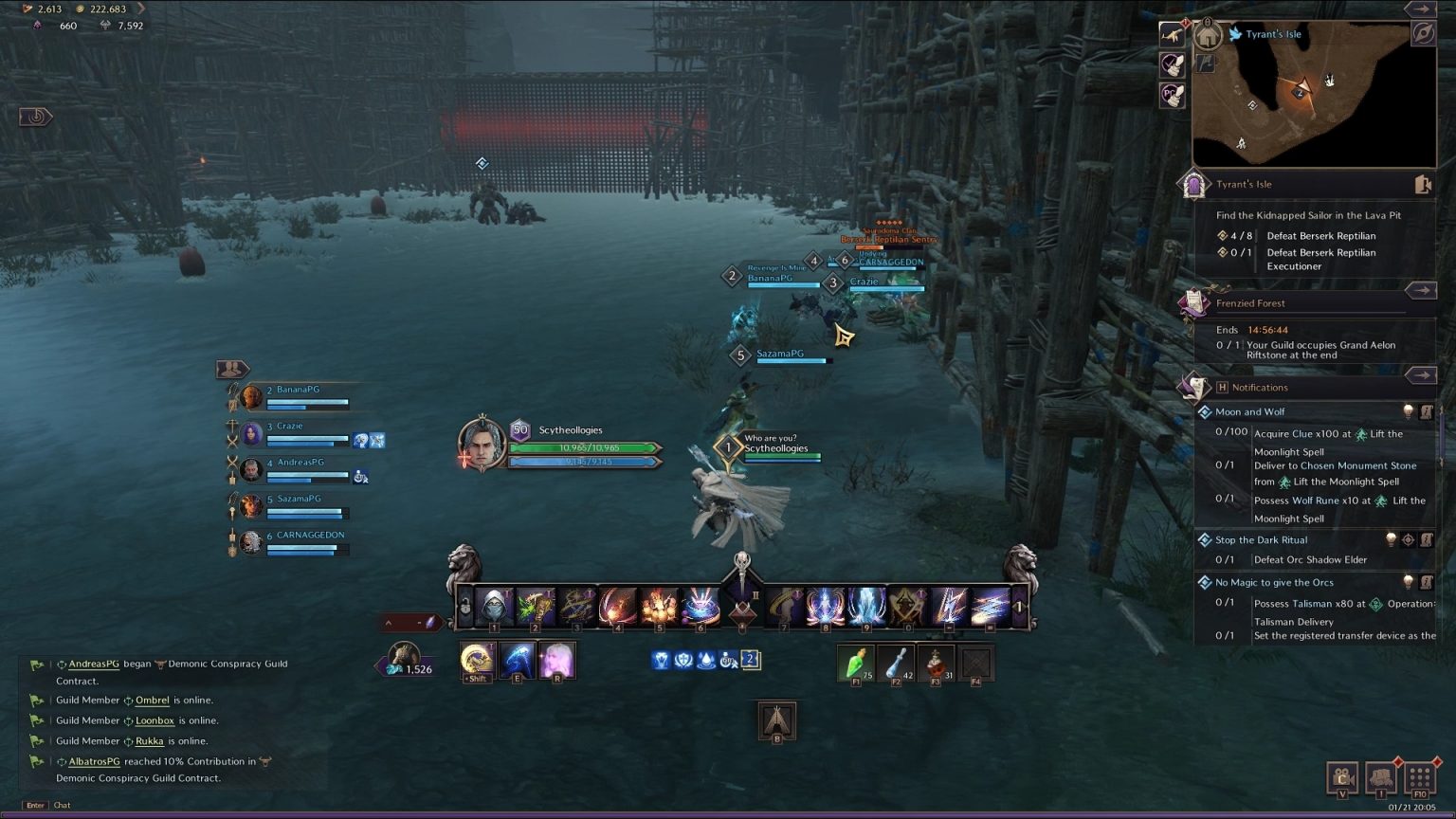The height and width of the screenshot is (819, 1456).
Task: Select the mount icon left of the minimap
Action: click(1174, 36)
